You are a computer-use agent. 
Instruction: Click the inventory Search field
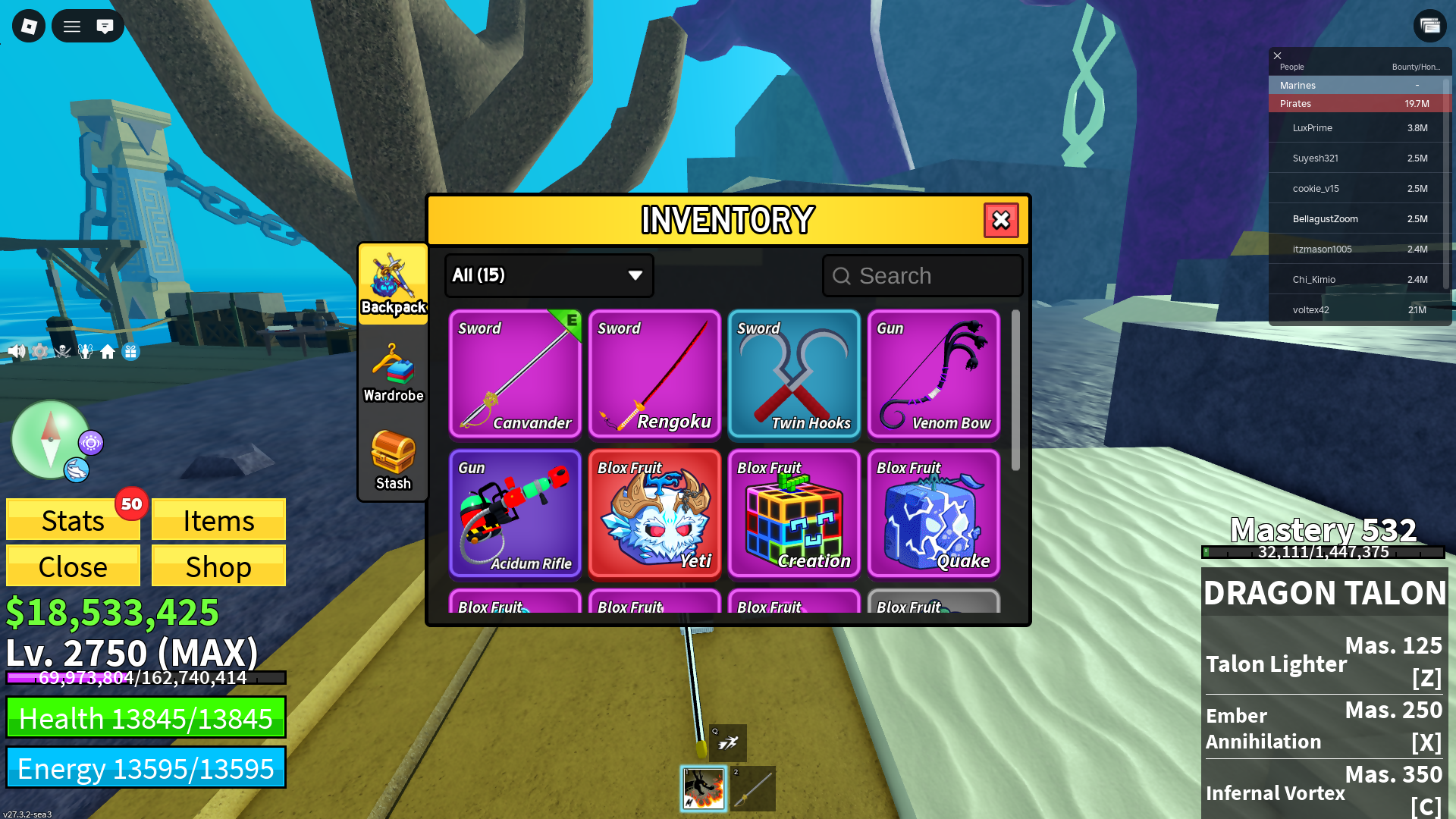point(923,276)
